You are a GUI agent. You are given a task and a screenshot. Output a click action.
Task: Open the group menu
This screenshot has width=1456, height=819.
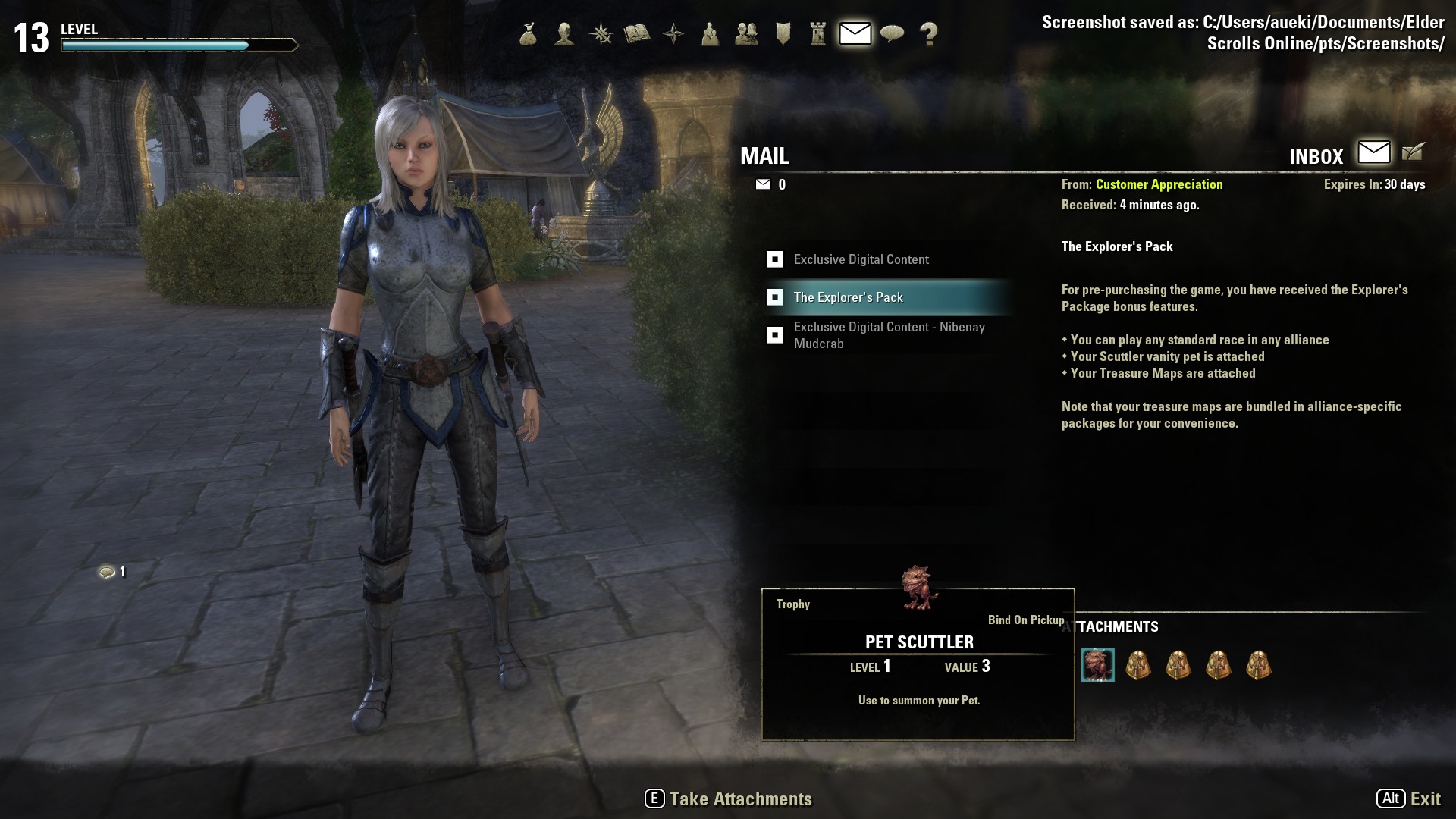(x=710, y=34)
